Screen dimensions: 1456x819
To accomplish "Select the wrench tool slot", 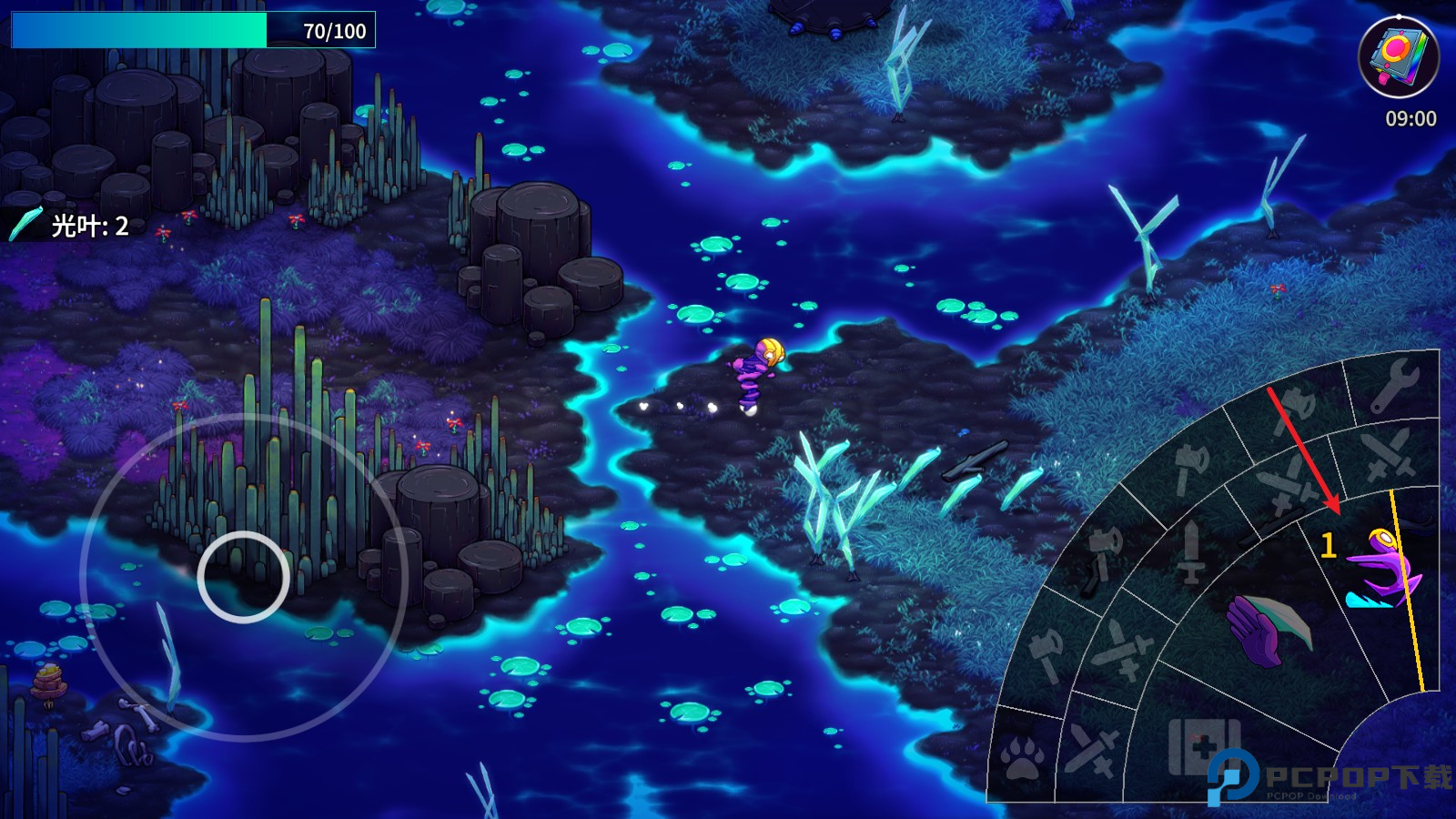I will coord(1394,385).
